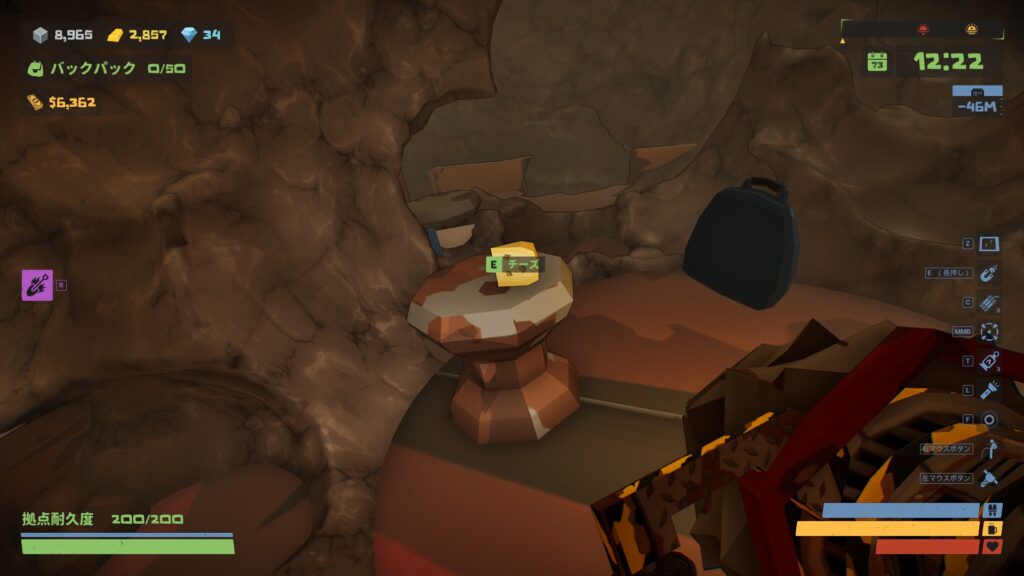Screen dimensions: 1024x576
Task: Click the lifebuoy rescue icon
Action: [989, 331]
